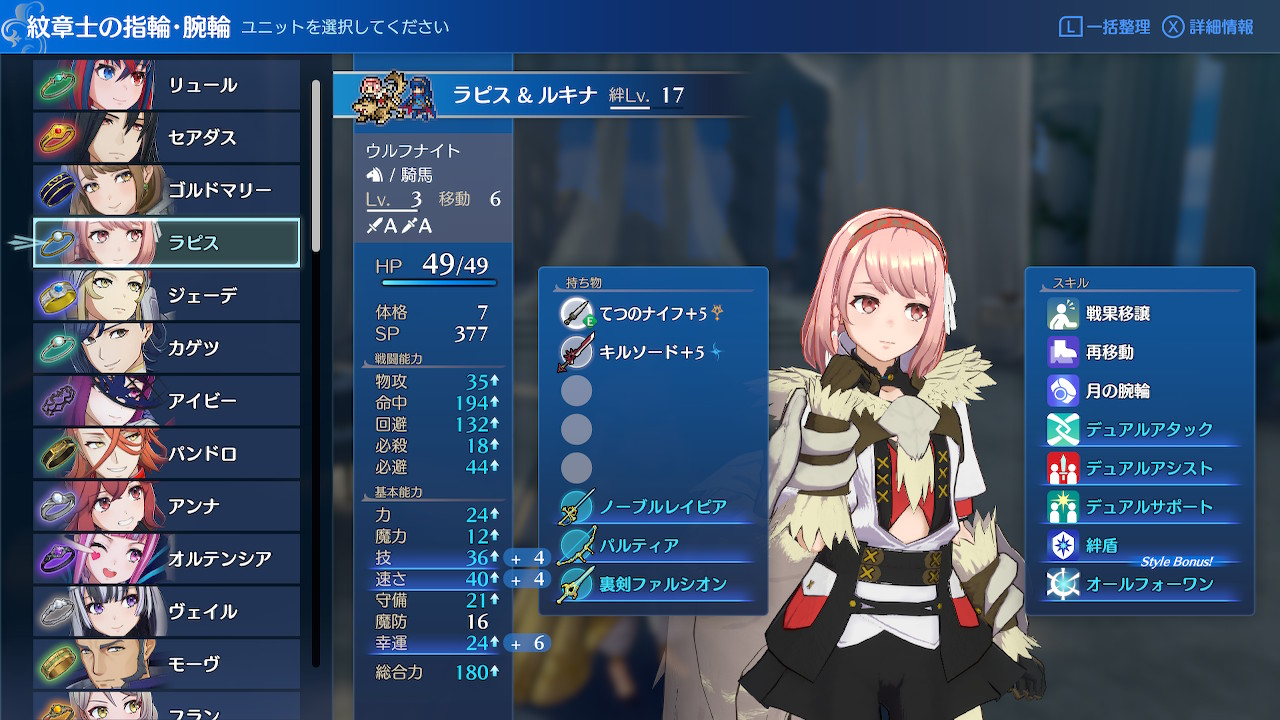Pick ヴェイル from the unit list
The width and height of the screenshot is (1280, 720).
[x=167, y=611]
